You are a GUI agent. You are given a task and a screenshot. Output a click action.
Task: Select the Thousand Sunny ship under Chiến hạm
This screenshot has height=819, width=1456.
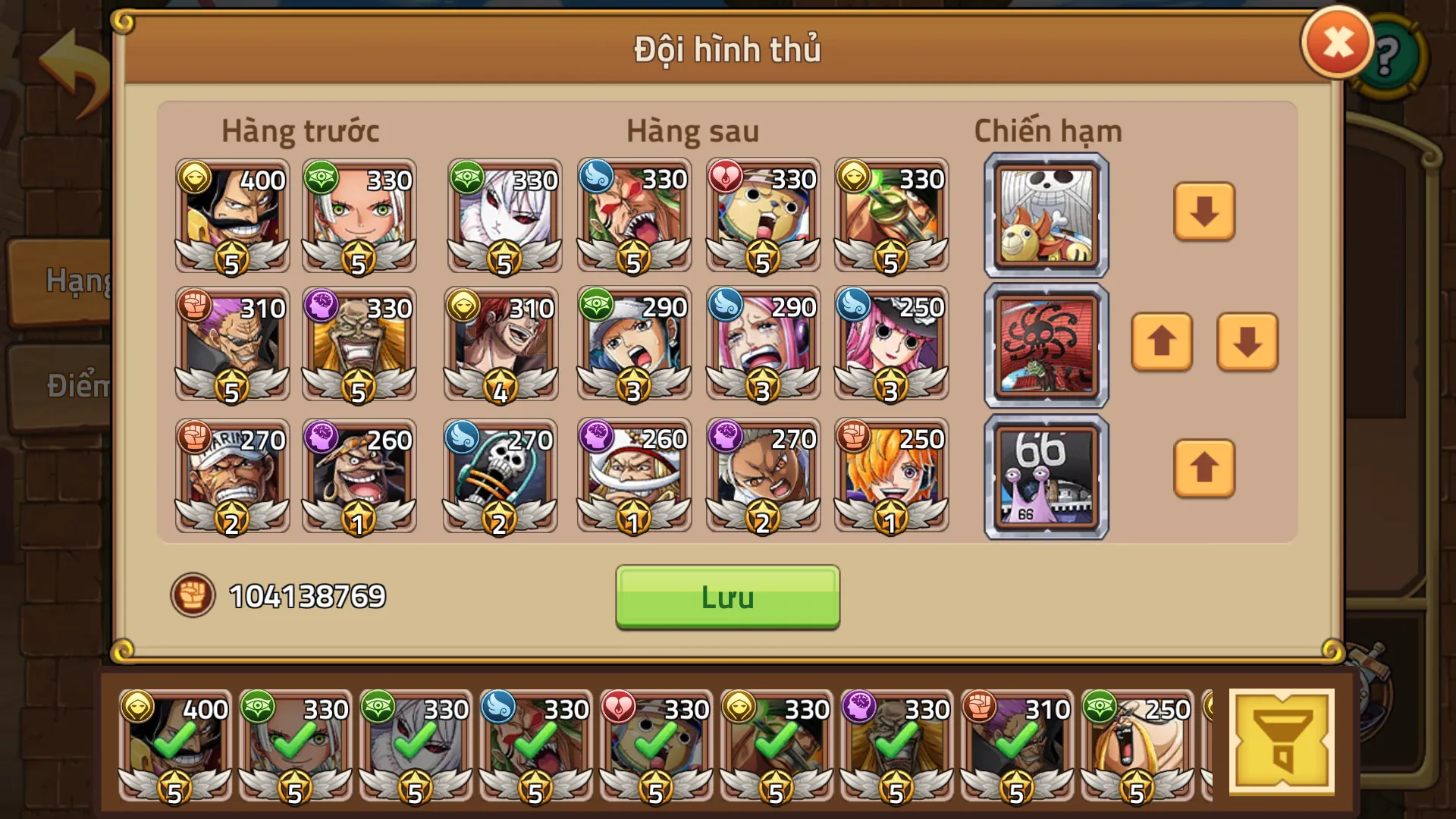(x=1045, y=215)
